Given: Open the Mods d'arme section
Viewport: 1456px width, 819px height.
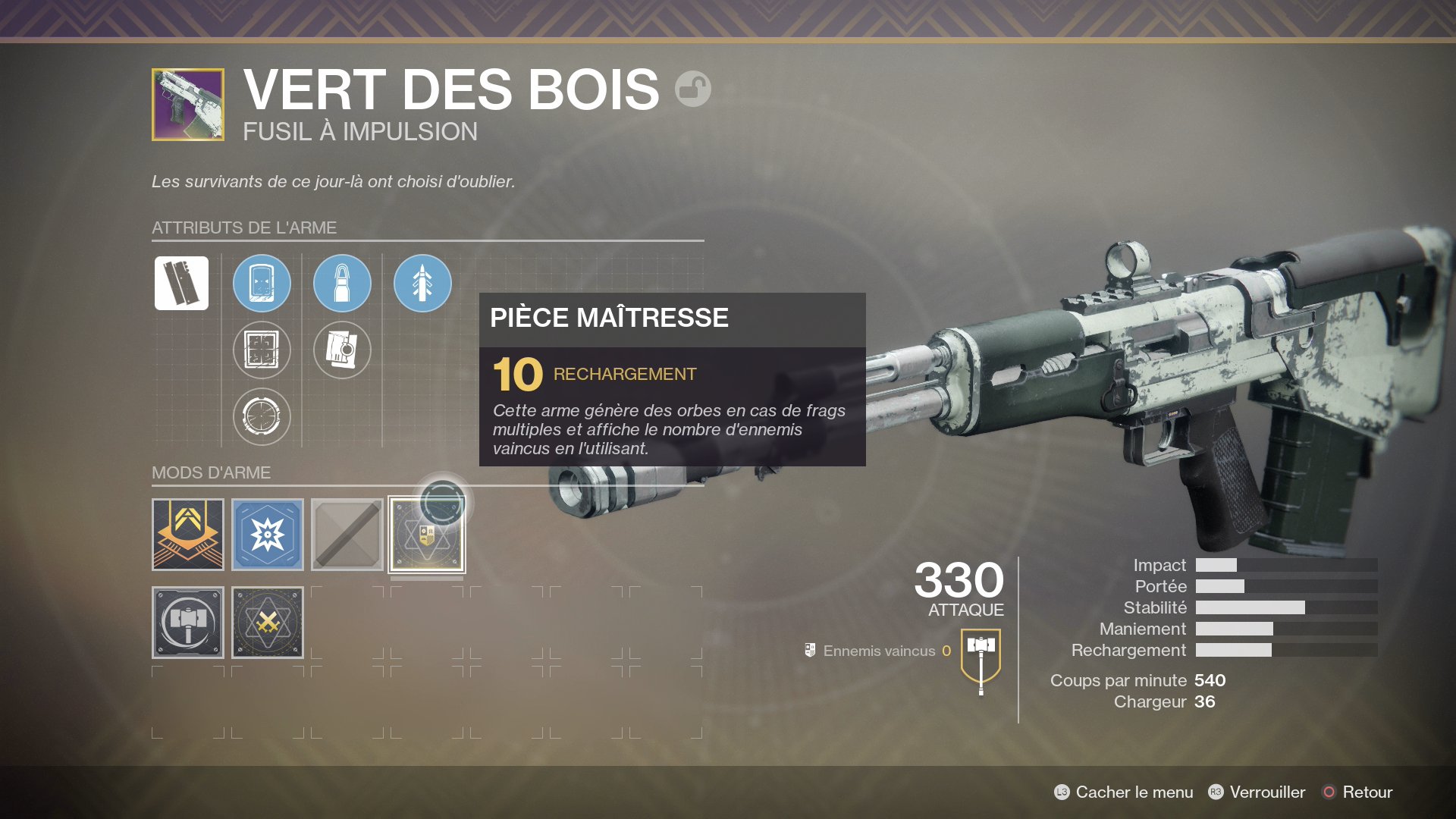Looking at the screenshot, I should [x=212, y=473].
